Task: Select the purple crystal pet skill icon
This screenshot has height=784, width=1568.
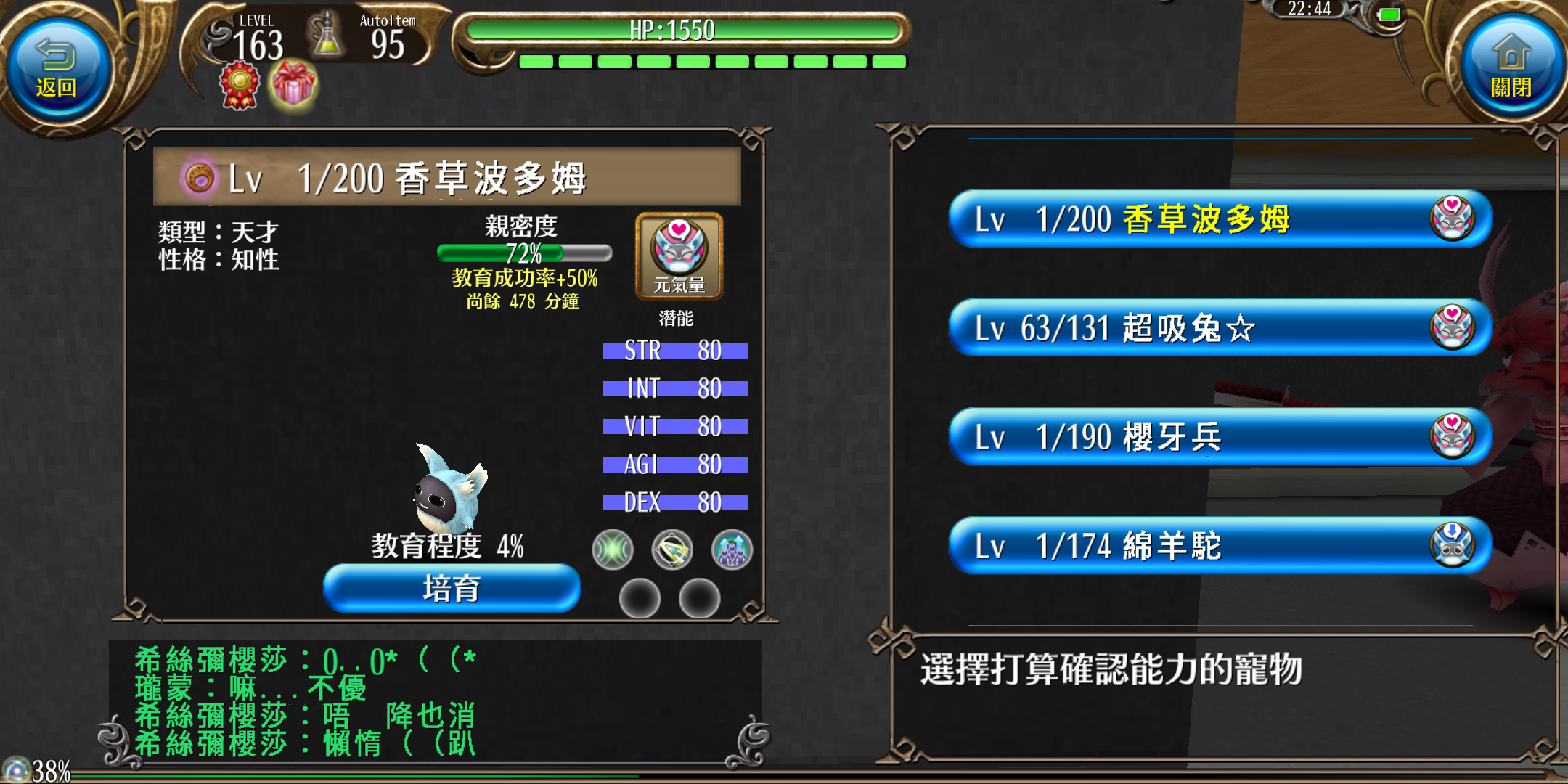Action: 732,550
